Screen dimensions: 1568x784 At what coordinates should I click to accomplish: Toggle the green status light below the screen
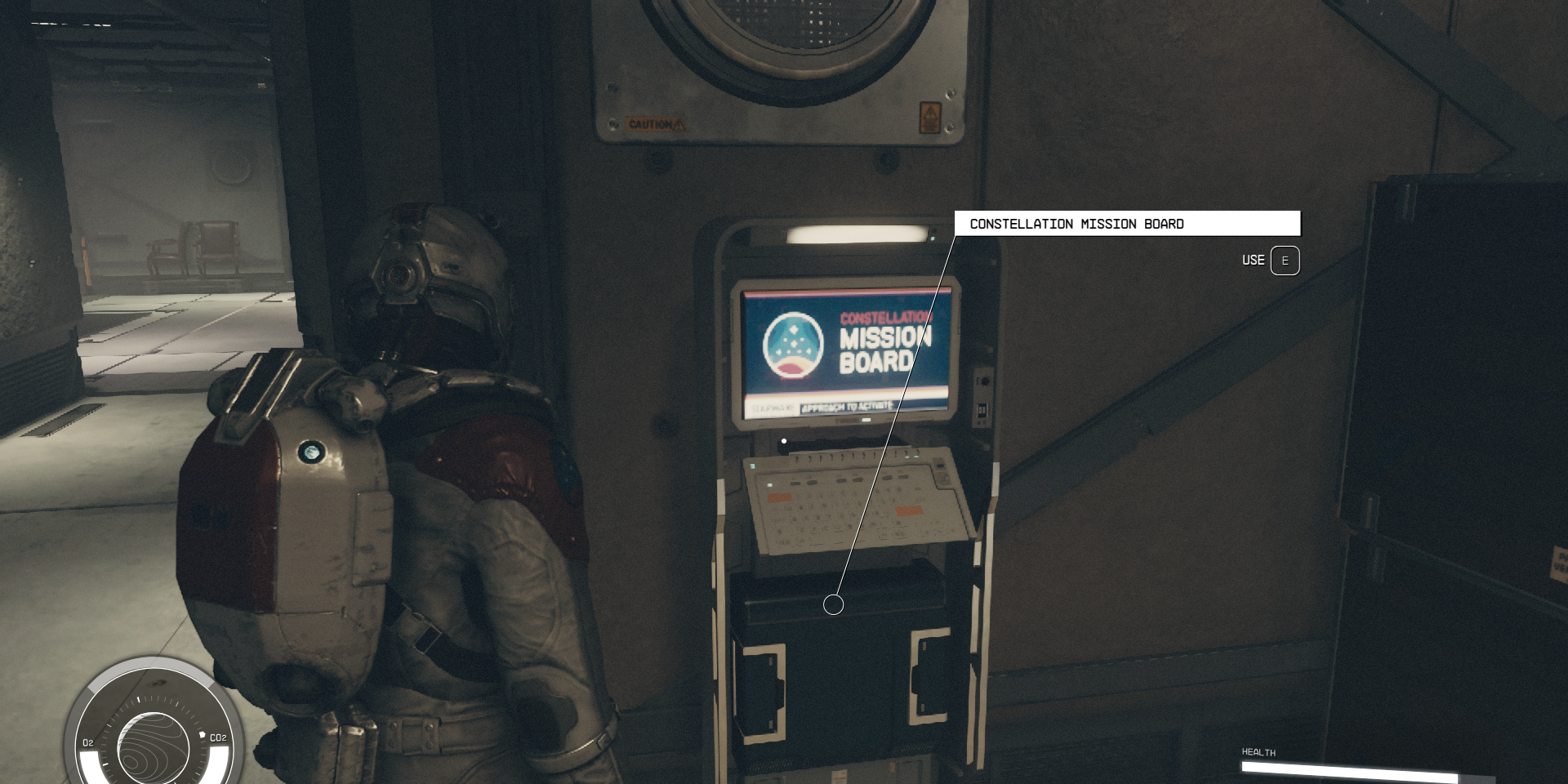tap(865, 421)
